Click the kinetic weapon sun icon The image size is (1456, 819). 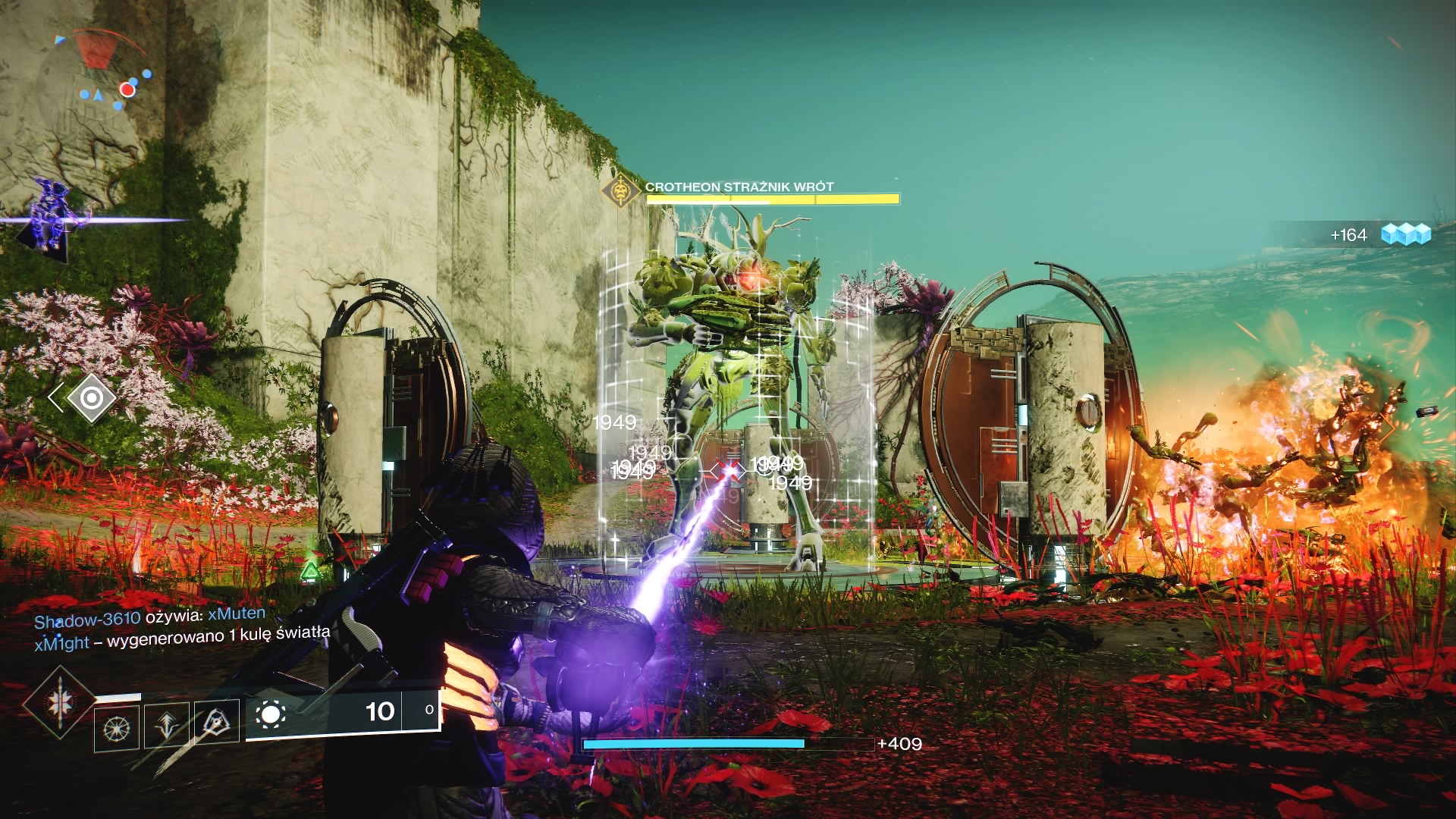(x=271, y=714)
